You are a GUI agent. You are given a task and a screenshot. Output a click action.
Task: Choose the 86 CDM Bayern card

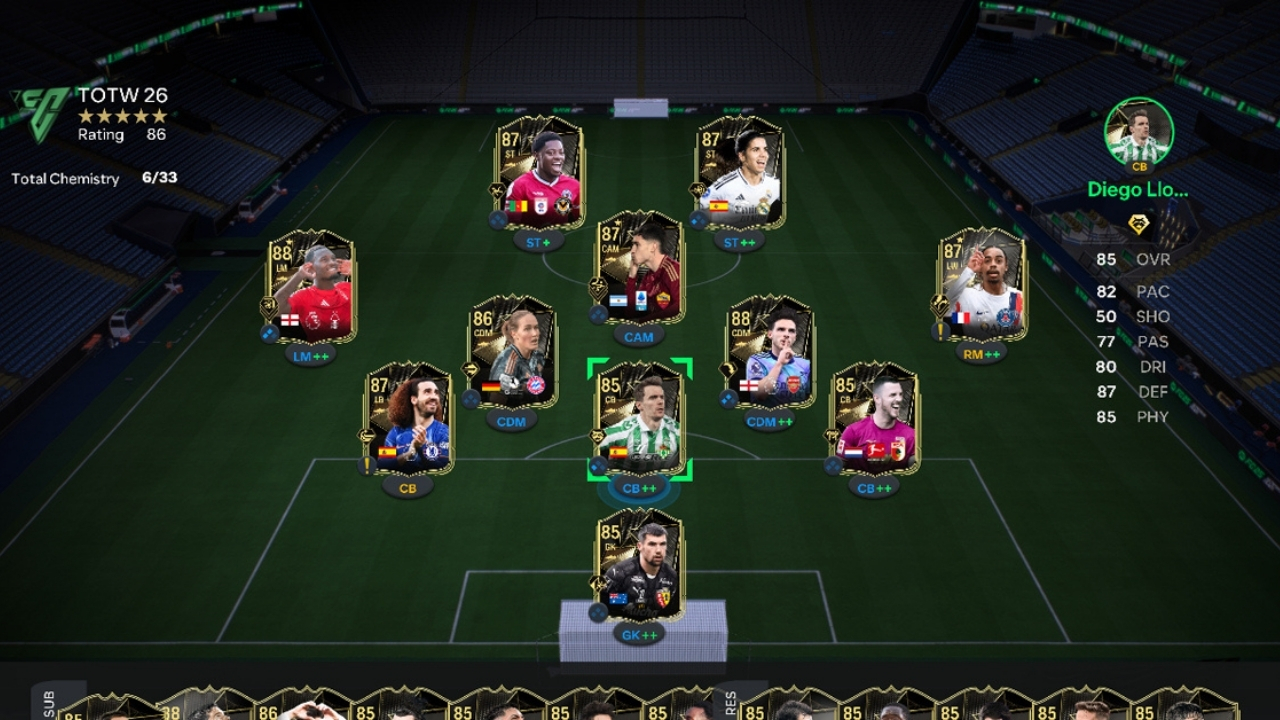pos(511,352)
